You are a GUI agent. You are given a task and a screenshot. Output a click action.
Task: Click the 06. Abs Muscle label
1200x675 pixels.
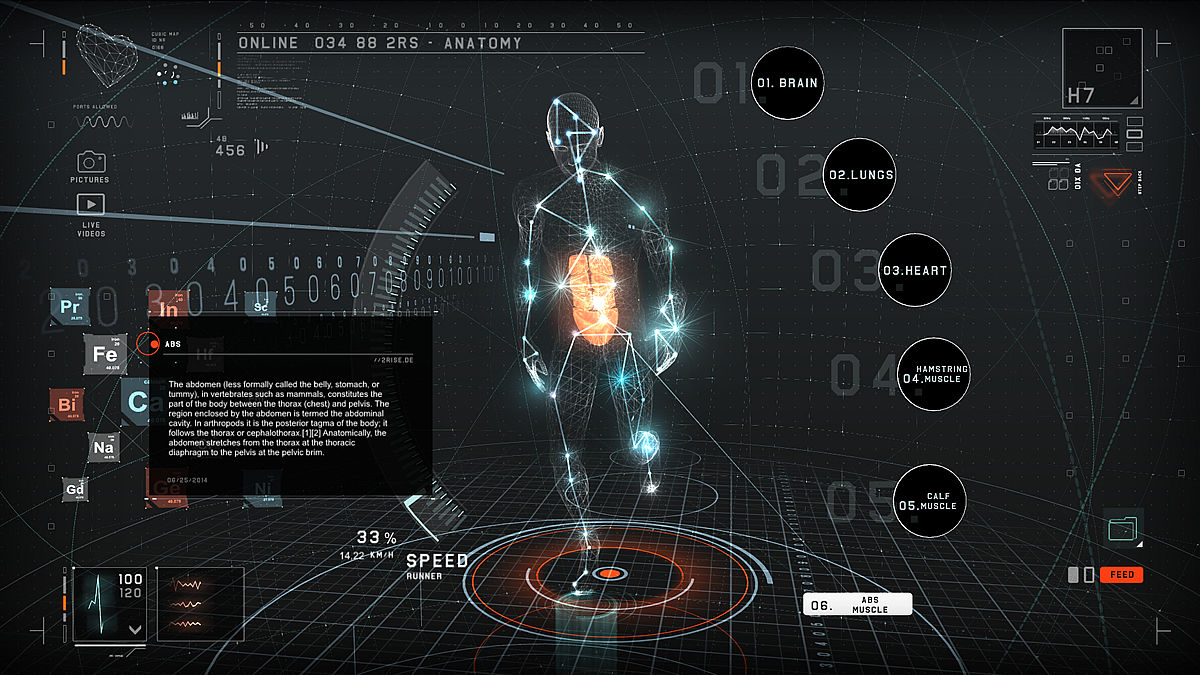[859, 604]
